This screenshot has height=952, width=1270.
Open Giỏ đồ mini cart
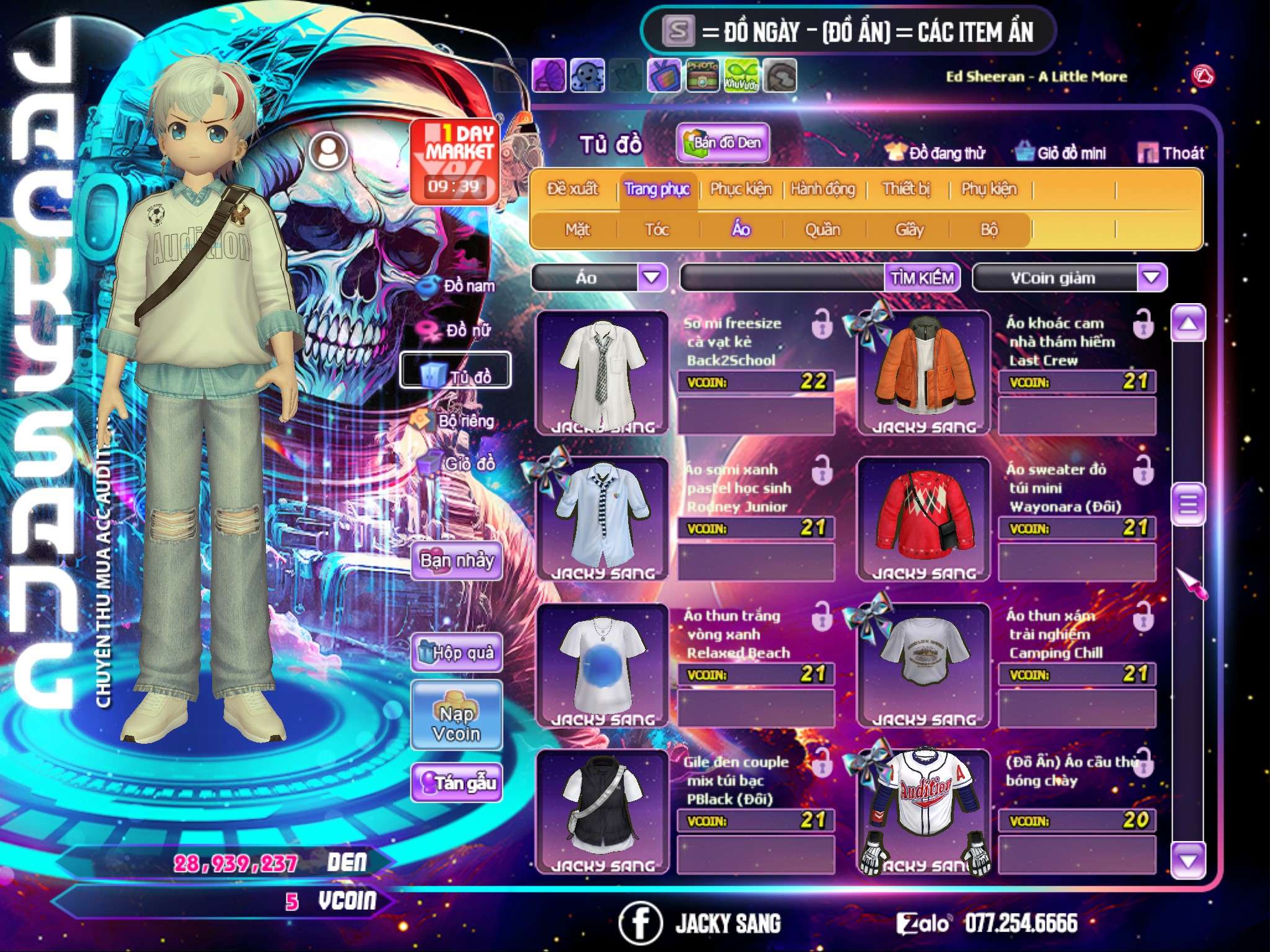(1060, 153)
